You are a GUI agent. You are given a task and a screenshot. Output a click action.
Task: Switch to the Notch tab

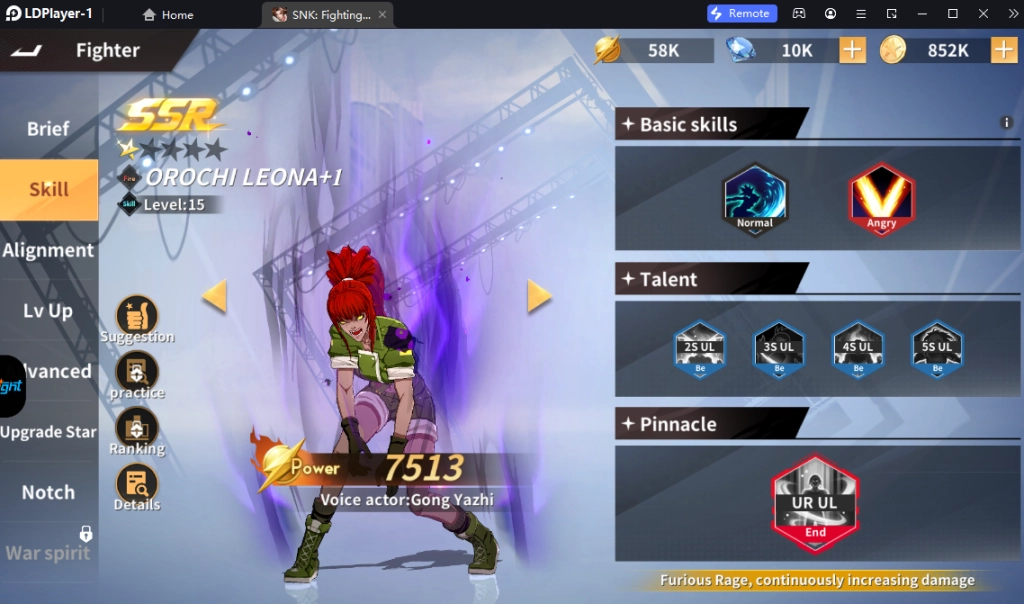48,492
